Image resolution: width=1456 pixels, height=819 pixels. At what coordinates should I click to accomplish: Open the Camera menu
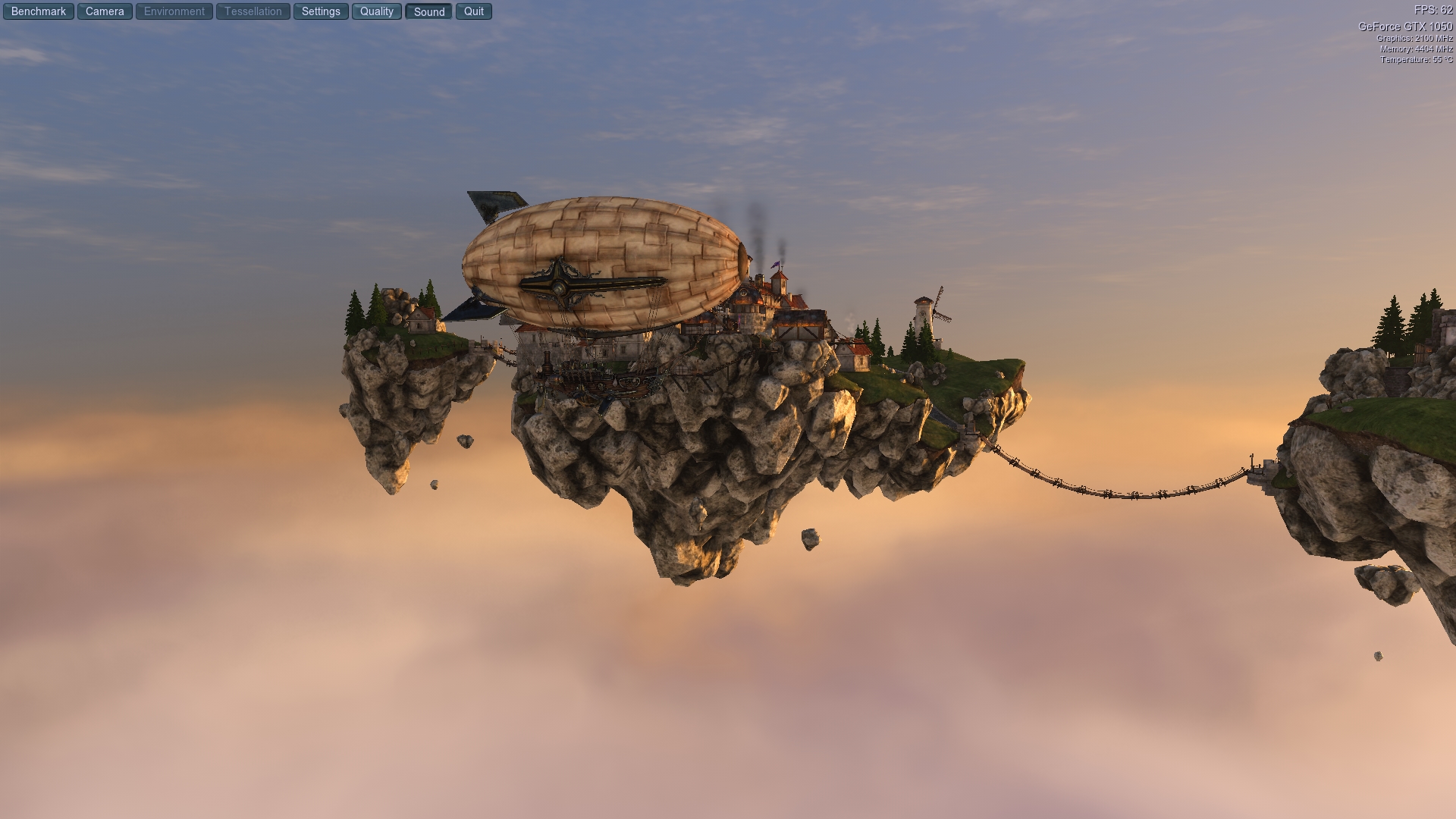pos(105,11)
